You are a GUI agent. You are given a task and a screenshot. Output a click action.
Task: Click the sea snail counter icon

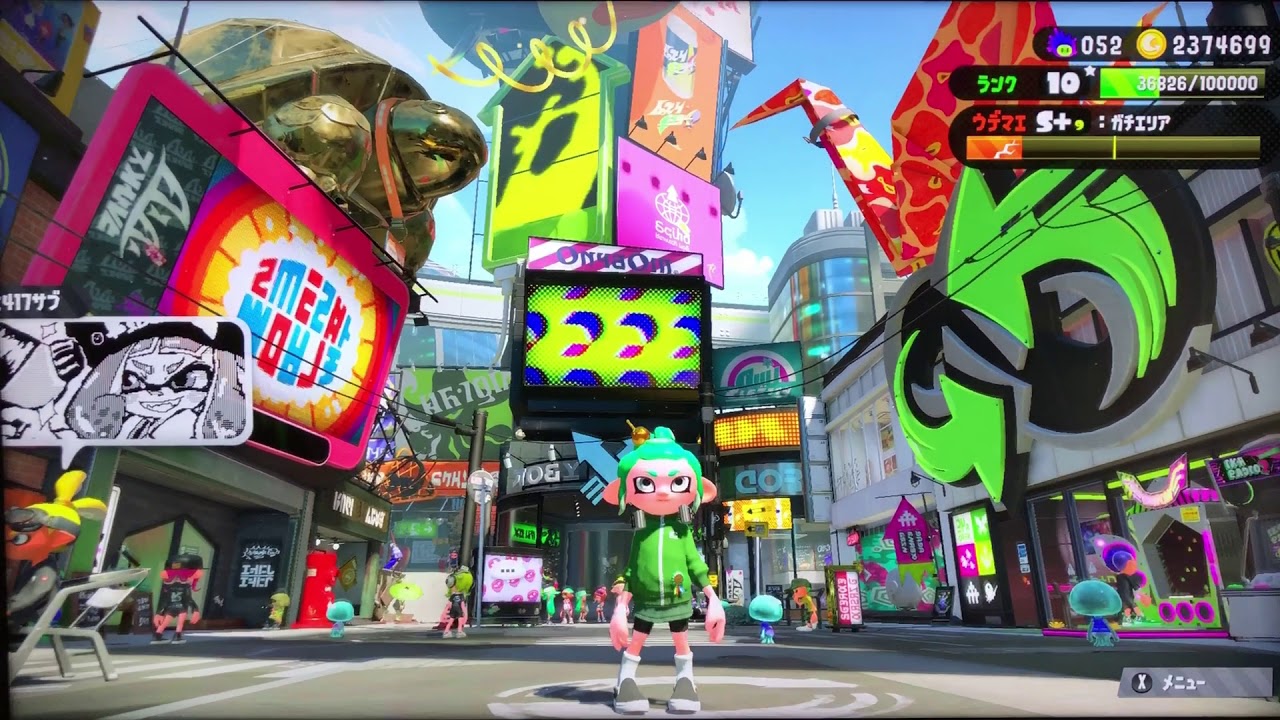coord(1062,44)
